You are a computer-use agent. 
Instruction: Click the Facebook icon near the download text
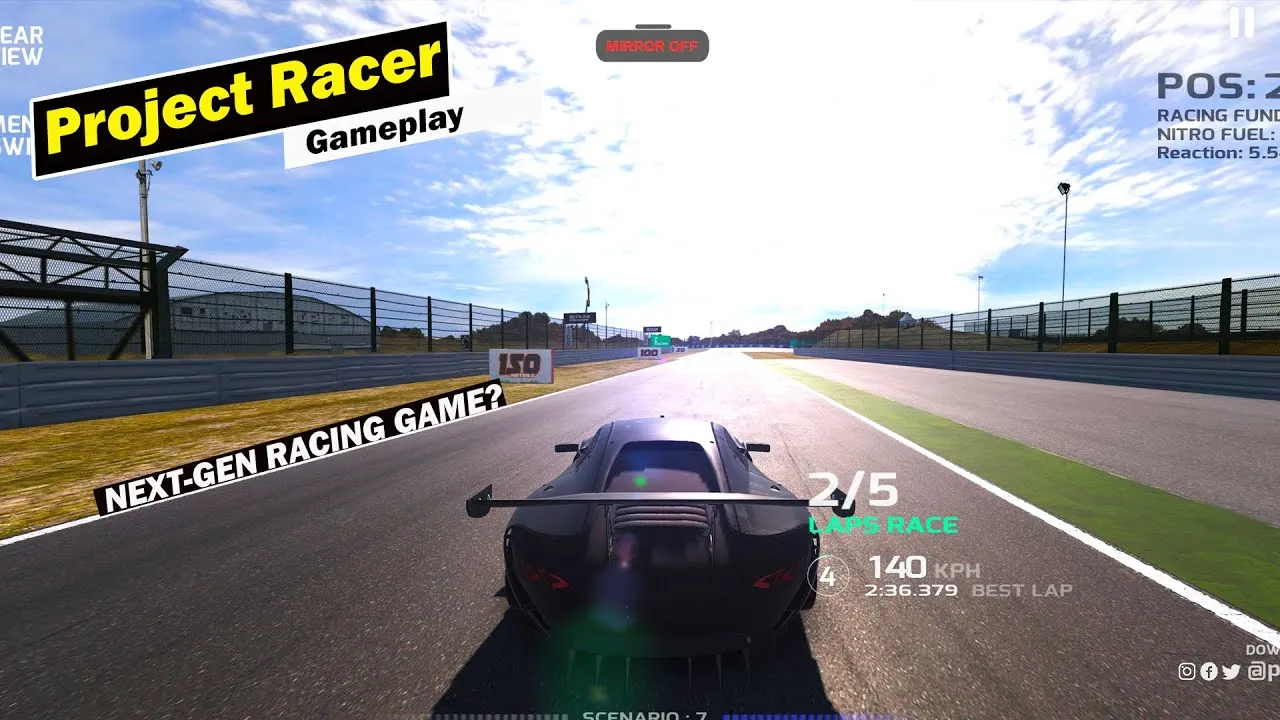pyautogui.click(x=1209, y=671)
